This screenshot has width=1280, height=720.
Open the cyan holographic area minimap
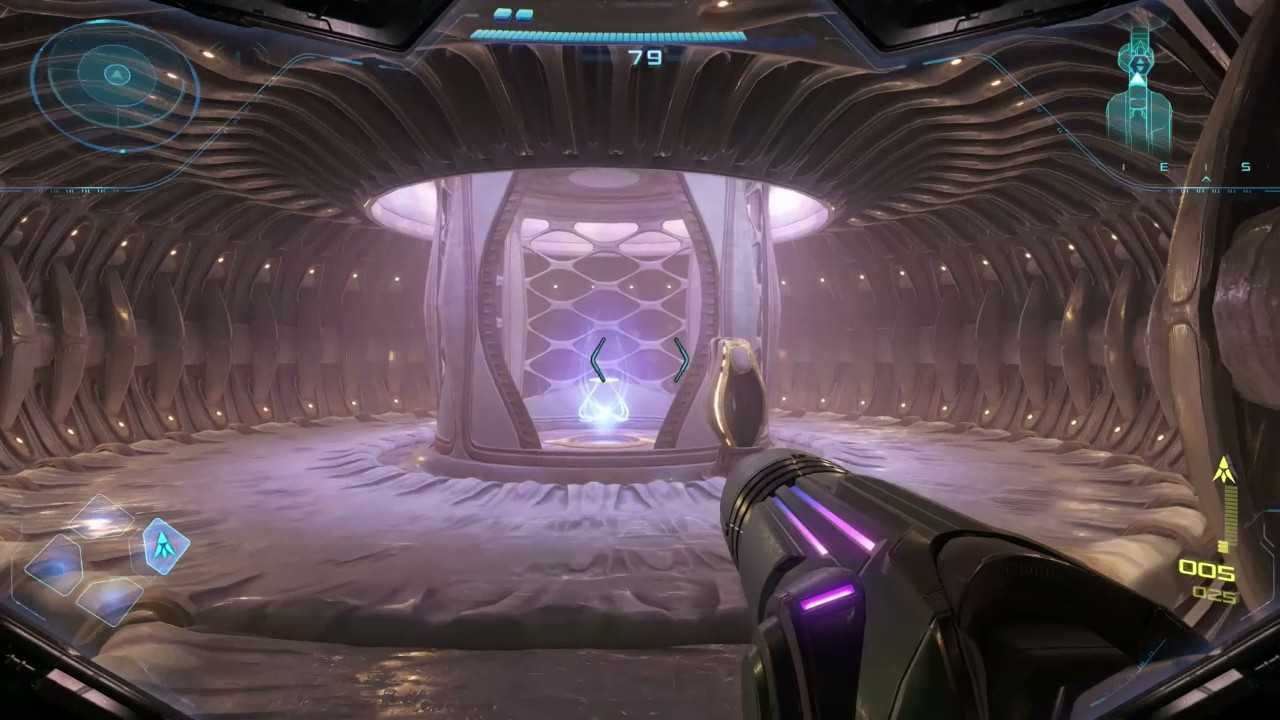[x=1140, y=92]
